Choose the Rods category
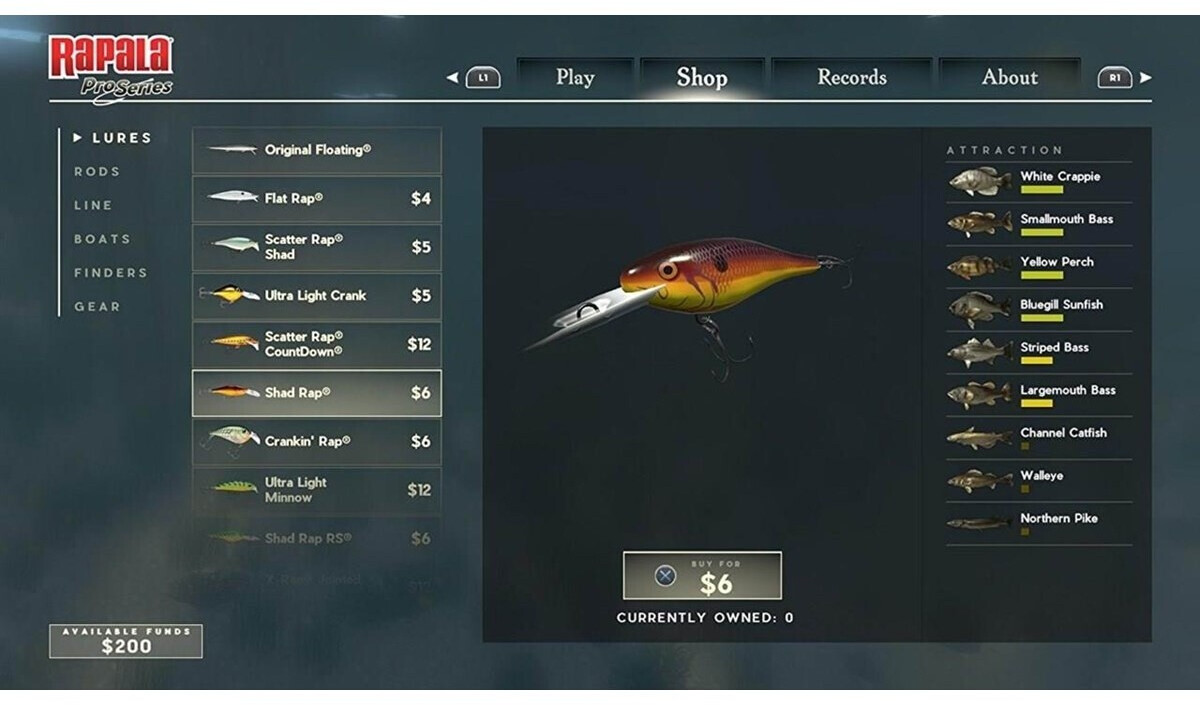 click(97, 172)
